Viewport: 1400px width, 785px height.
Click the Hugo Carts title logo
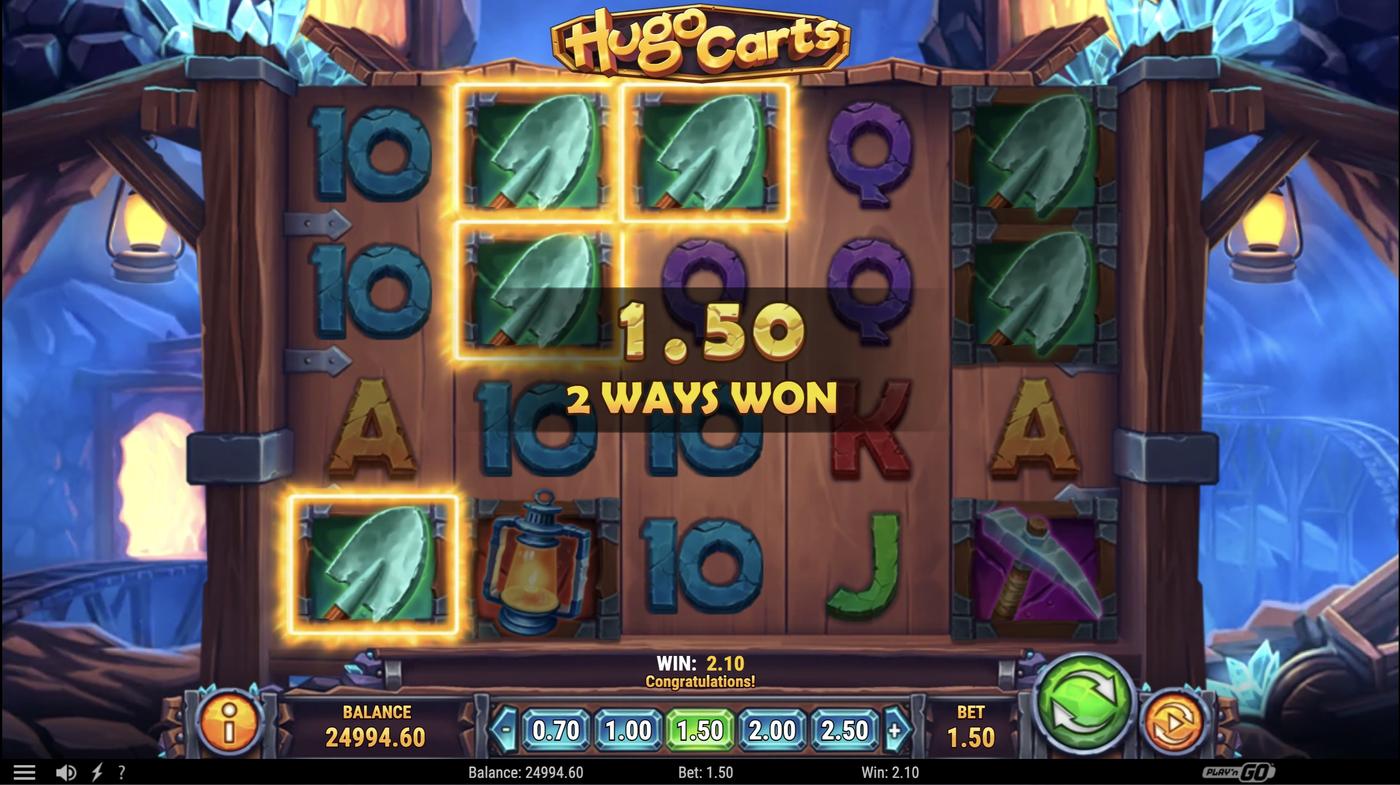699,42
